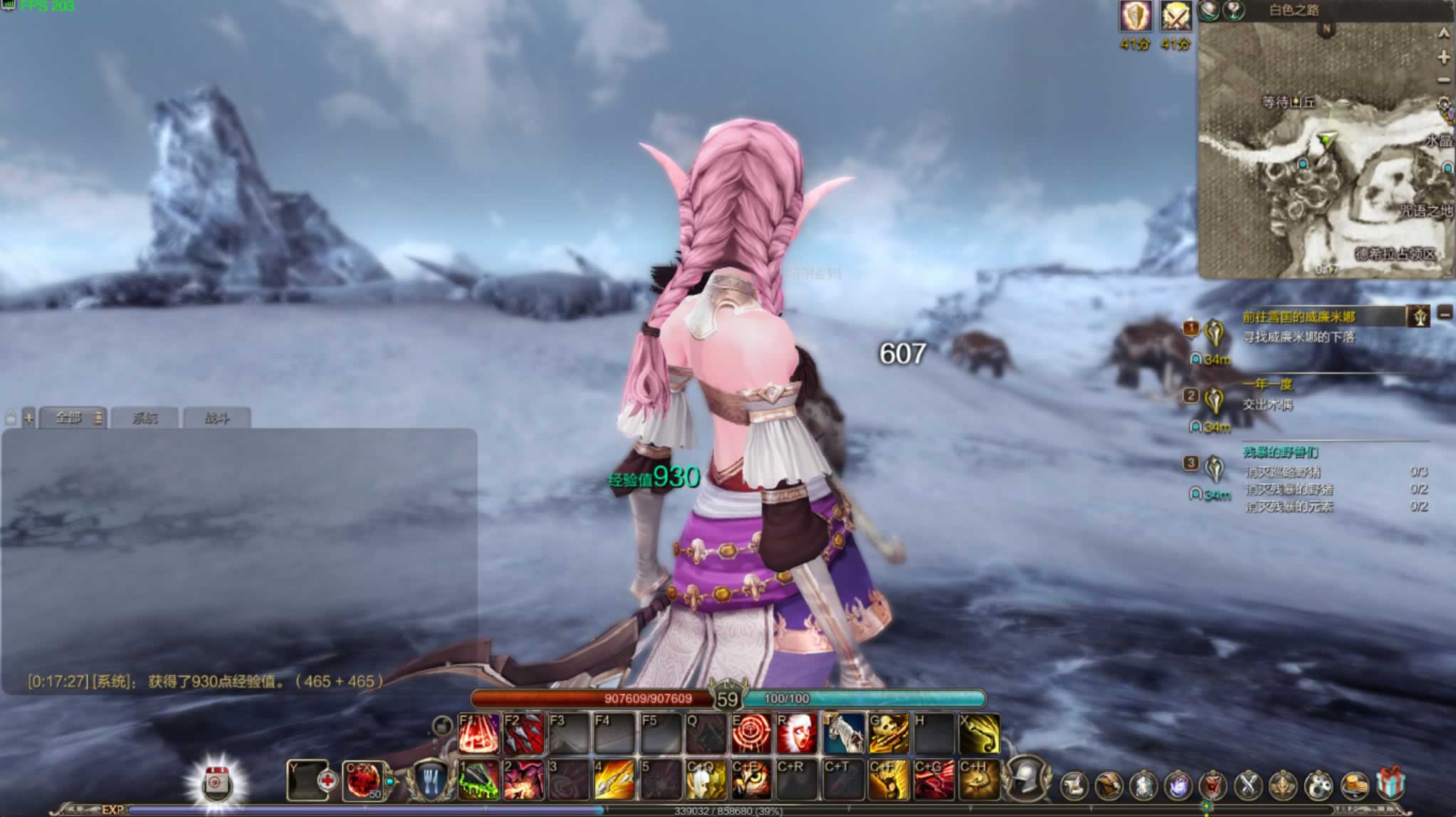Zoom out the minimap with the minus button
Screen dimensions: 1456x817
(x=1444, y=80)
